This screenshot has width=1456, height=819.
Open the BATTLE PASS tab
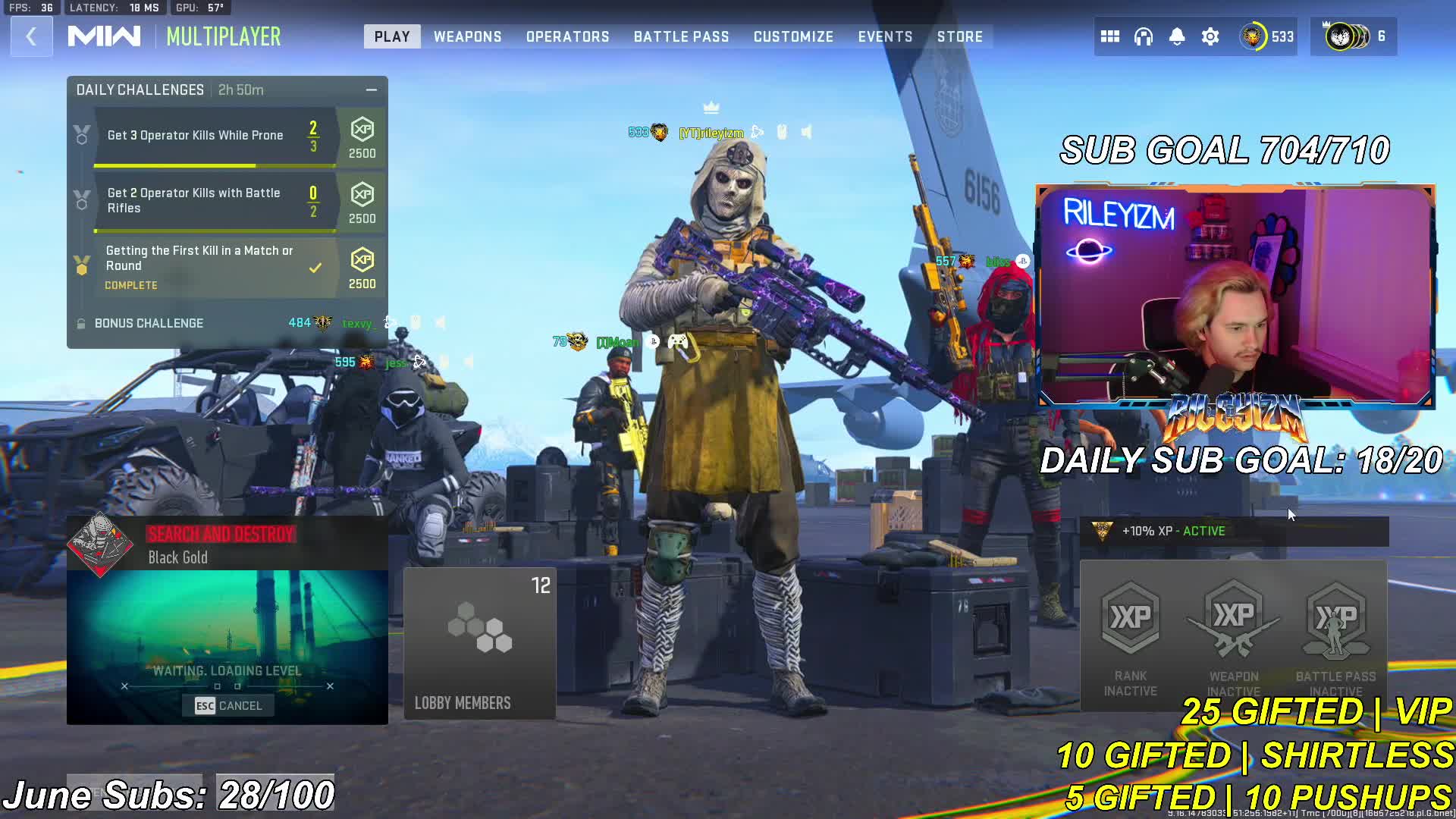(681, 36)
